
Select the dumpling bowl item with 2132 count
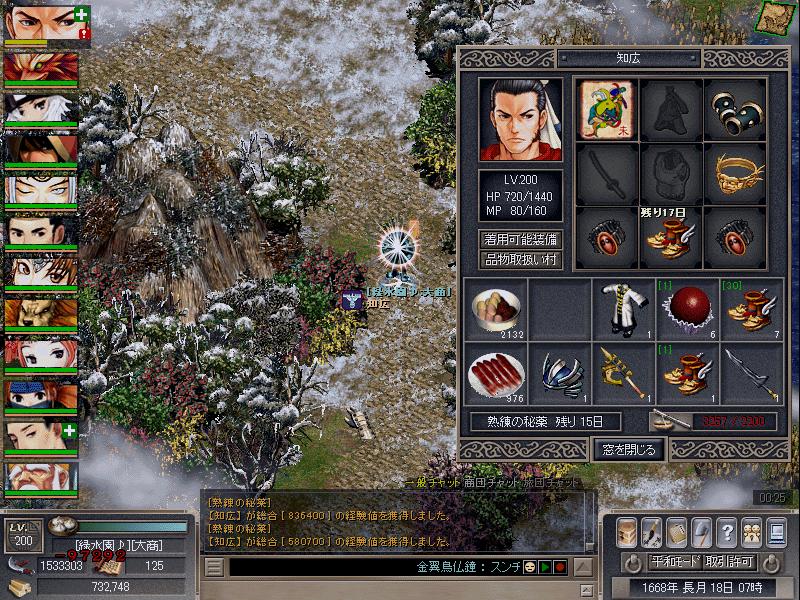tap(494, 309)
